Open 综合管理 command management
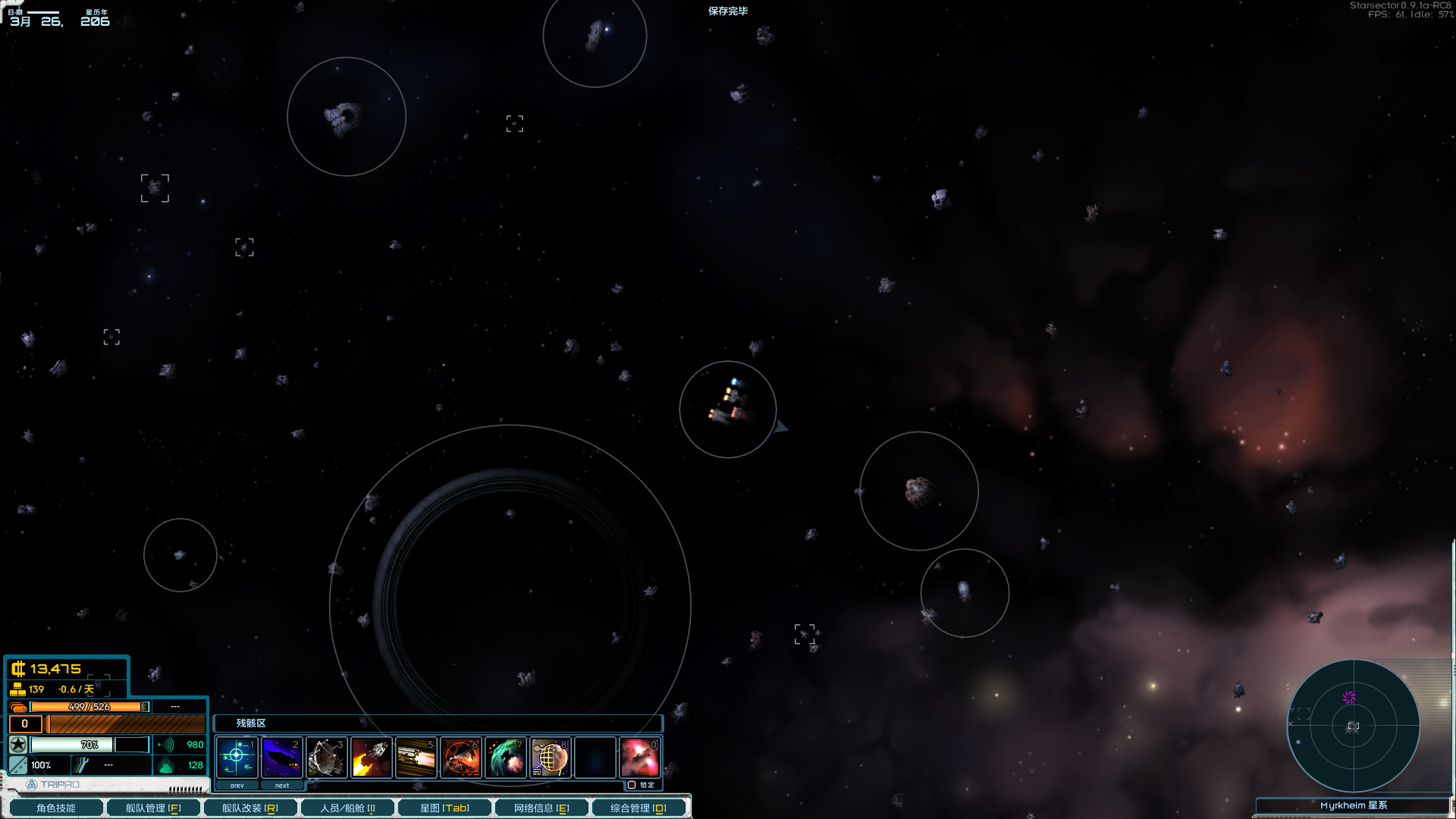This screenshot has width=1456, height=819. coord(639,808)
